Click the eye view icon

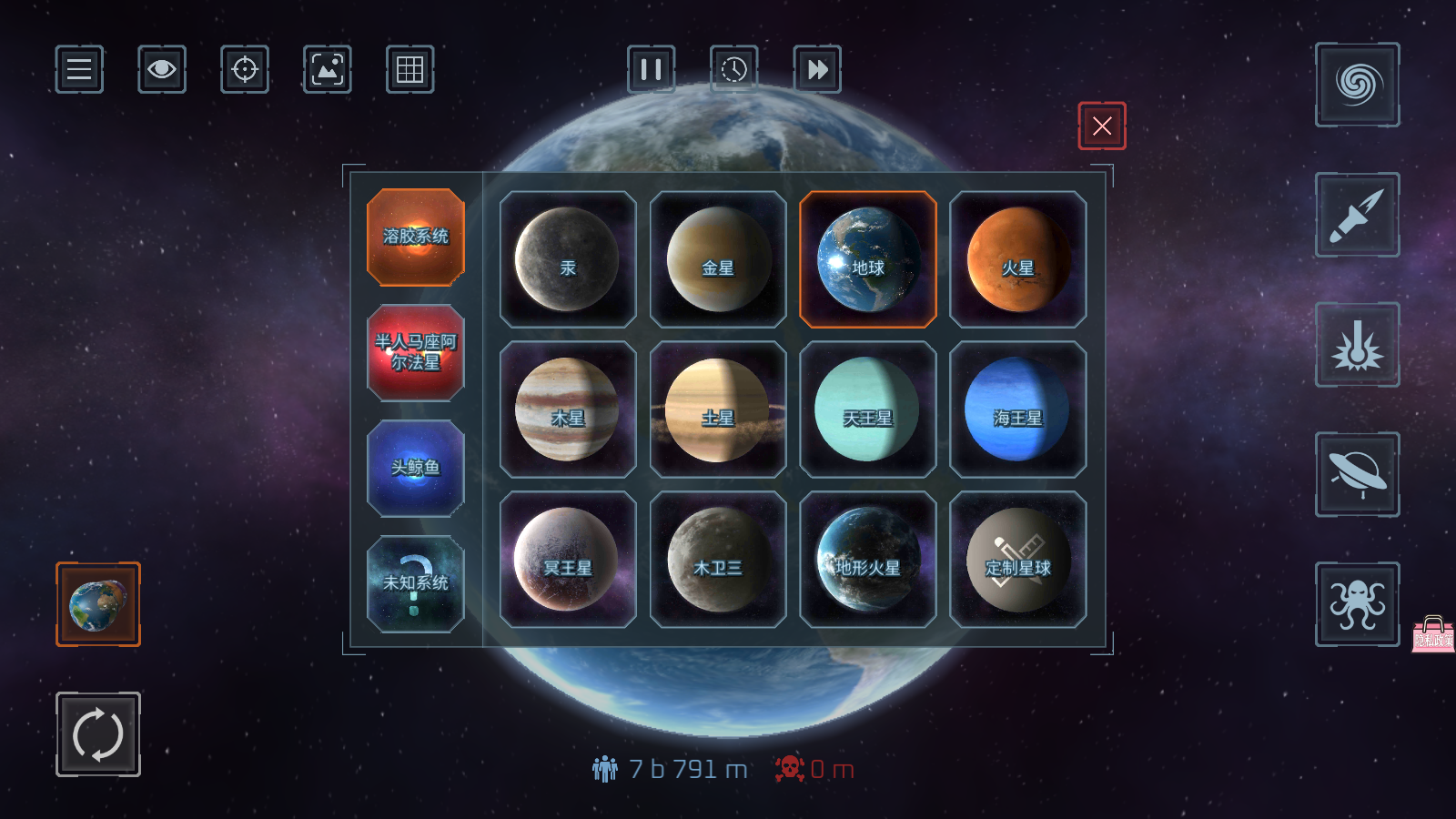click(161, 70)
